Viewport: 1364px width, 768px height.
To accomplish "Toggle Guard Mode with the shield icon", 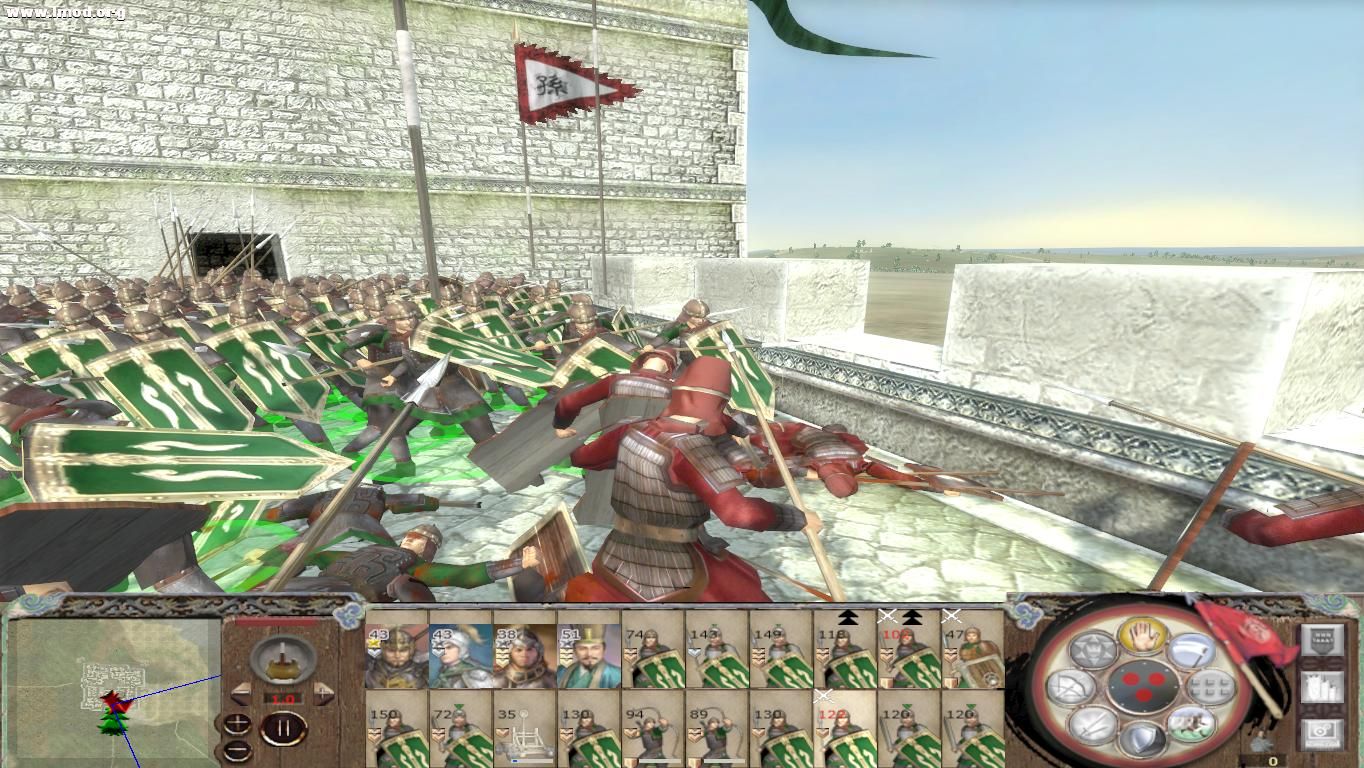I will pos(1144,738).
